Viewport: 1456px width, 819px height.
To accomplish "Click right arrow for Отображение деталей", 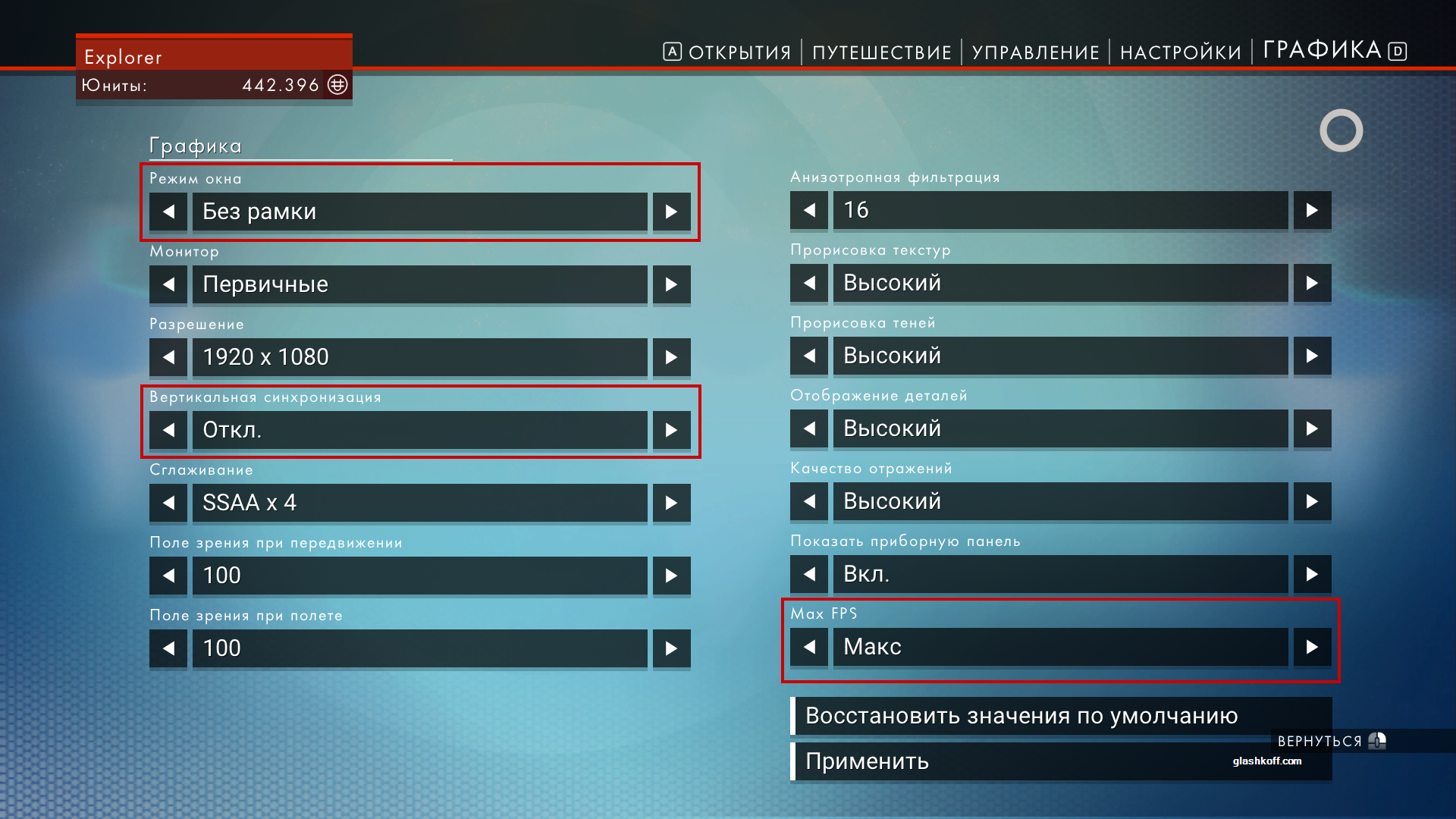I will coord(1312,428).
